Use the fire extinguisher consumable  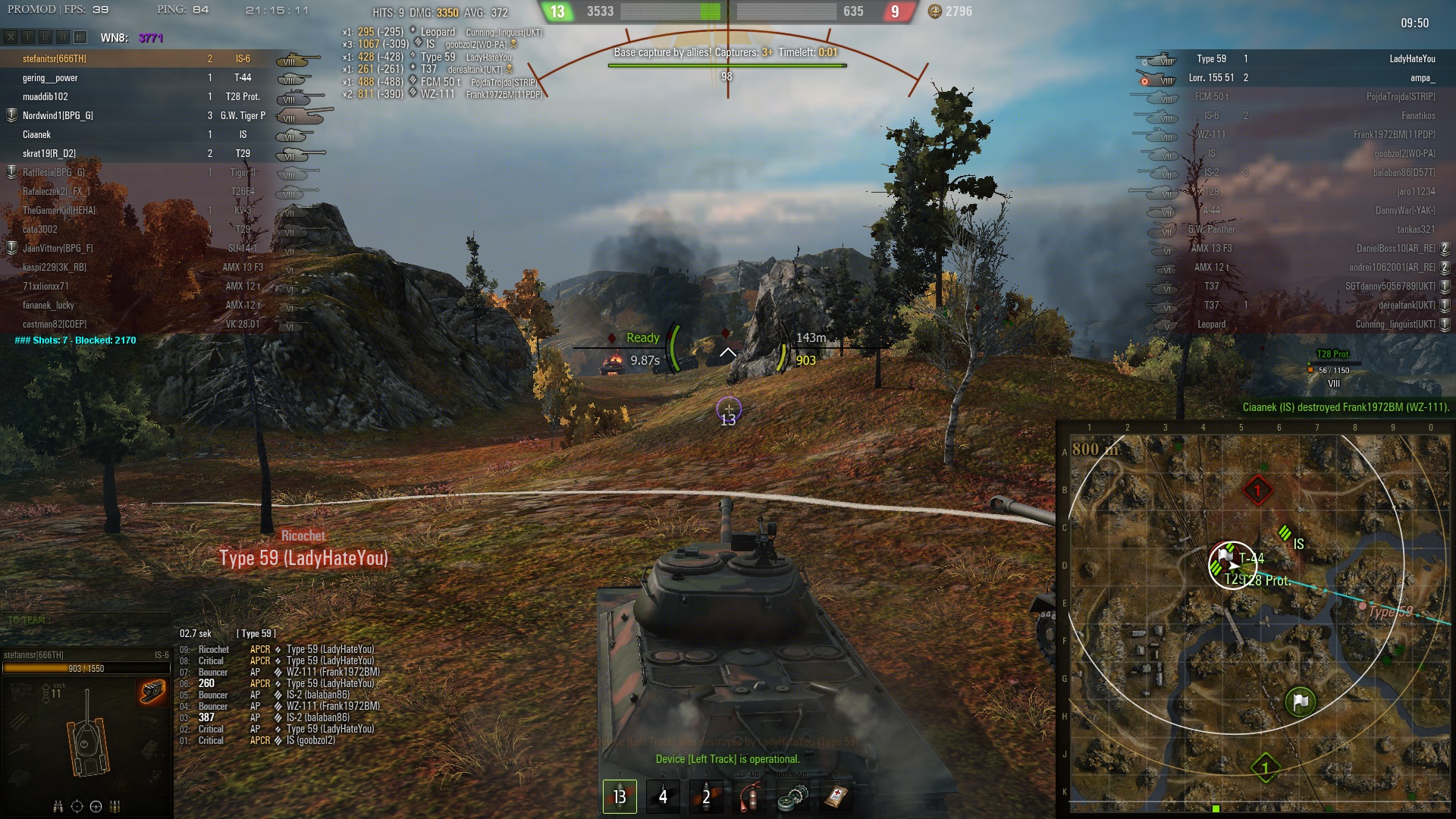point(749,796)
